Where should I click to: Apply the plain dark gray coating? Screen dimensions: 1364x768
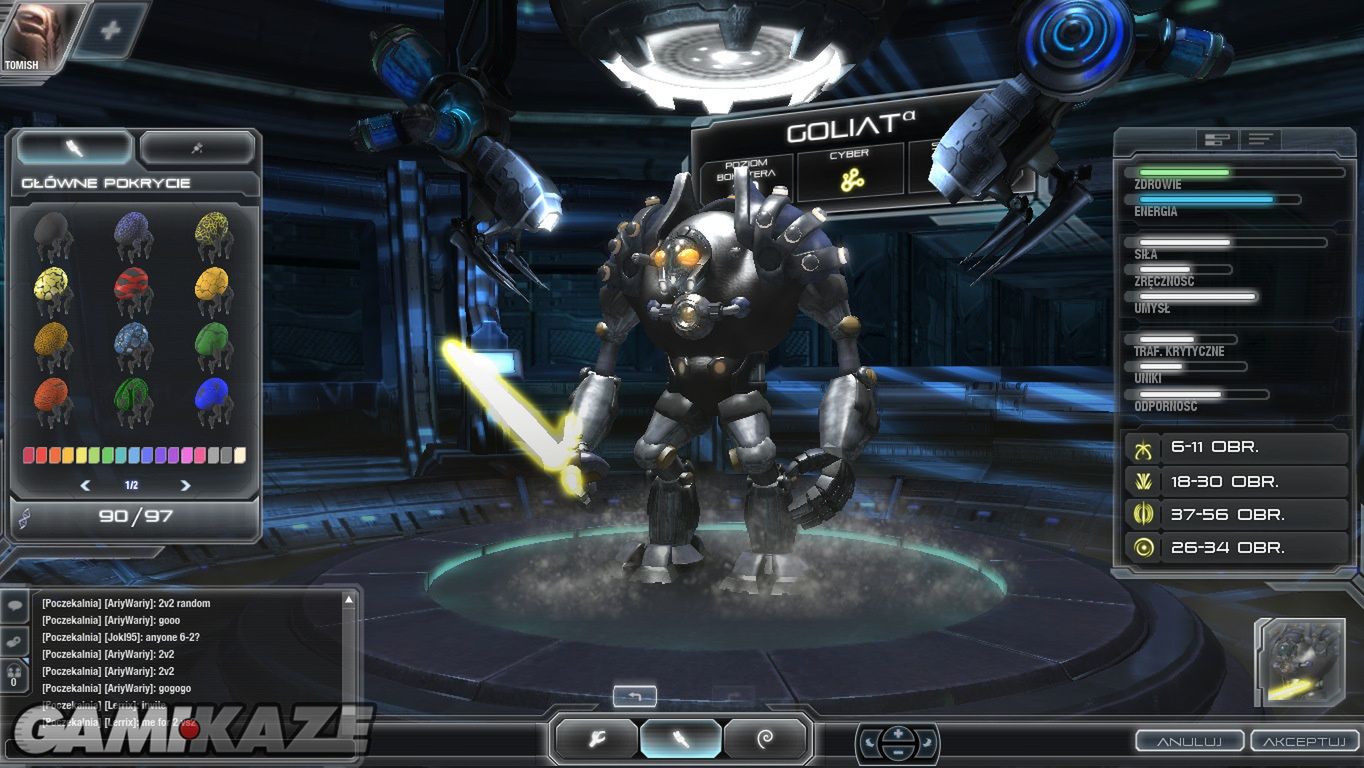52,233
